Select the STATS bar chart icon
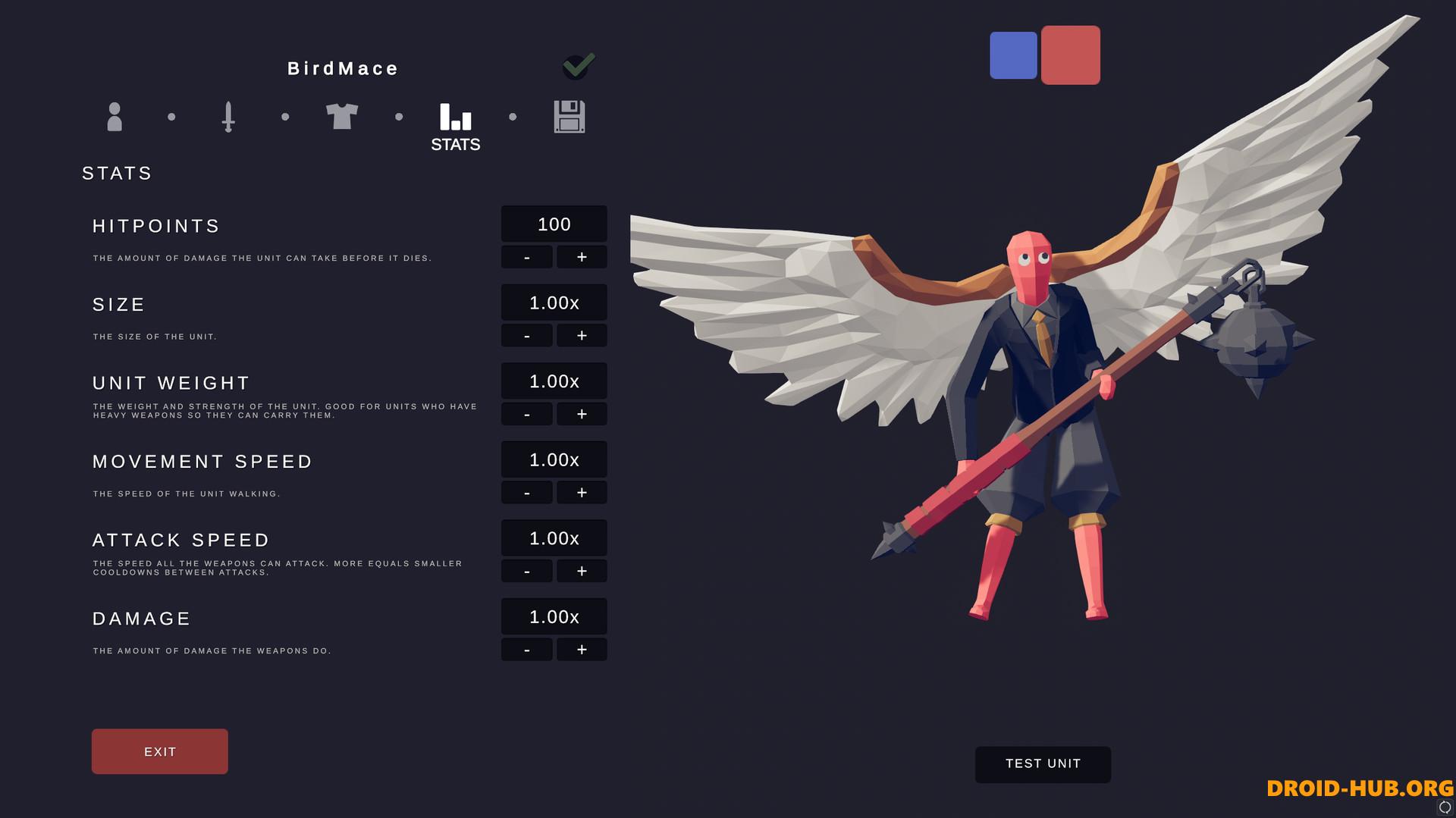 454,117
